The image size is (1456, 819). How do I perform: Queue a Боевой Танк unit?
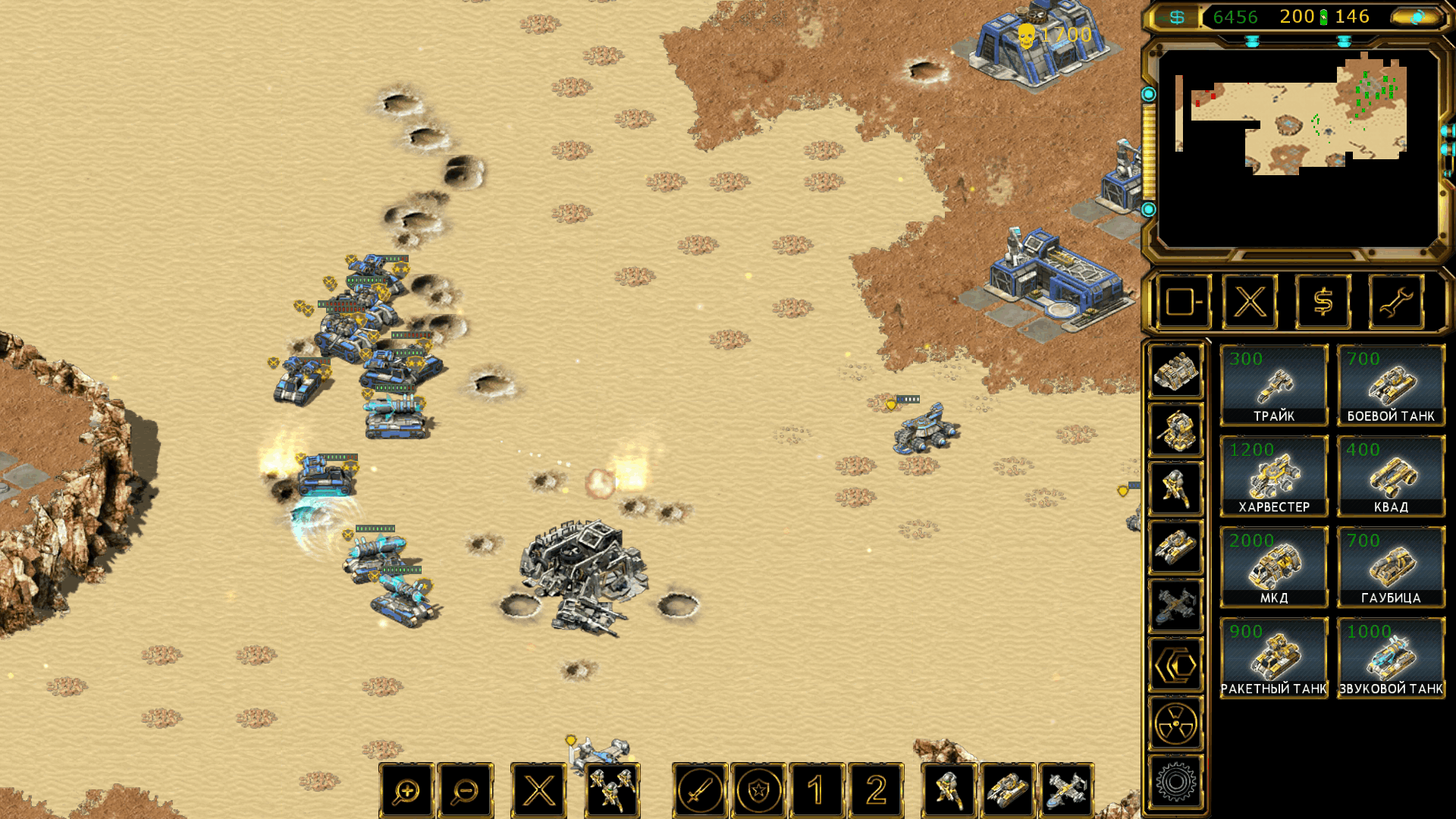1391,385
